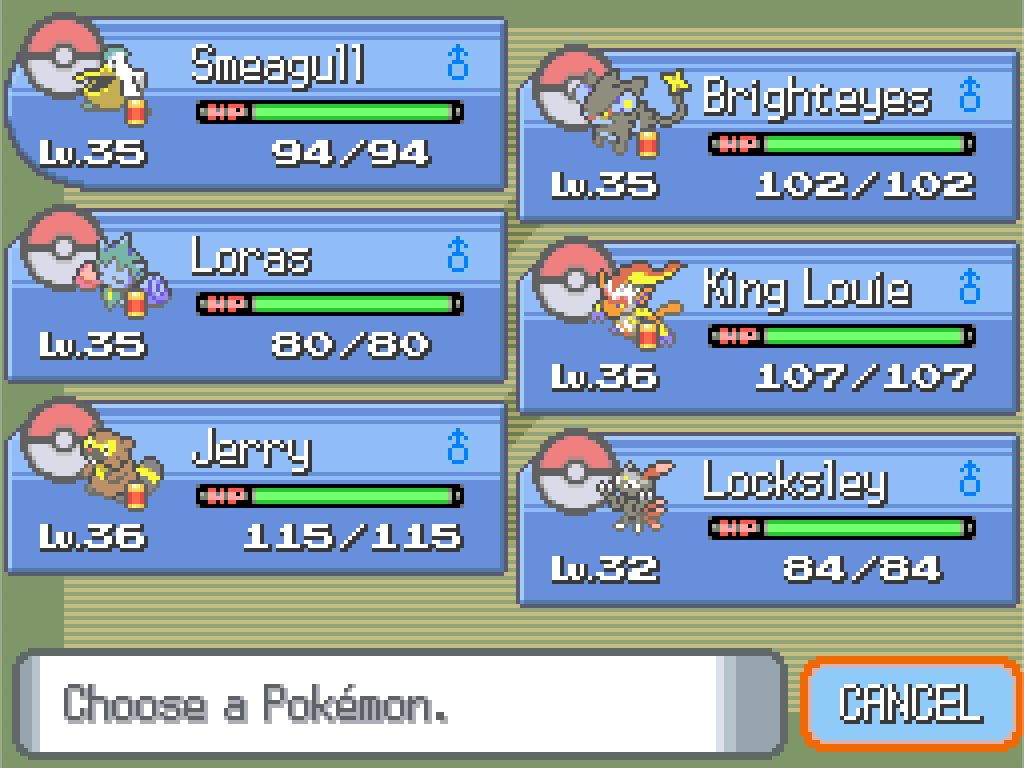Click the CANCEL button
The image size is (1024, 768).
tap(910, 703)
